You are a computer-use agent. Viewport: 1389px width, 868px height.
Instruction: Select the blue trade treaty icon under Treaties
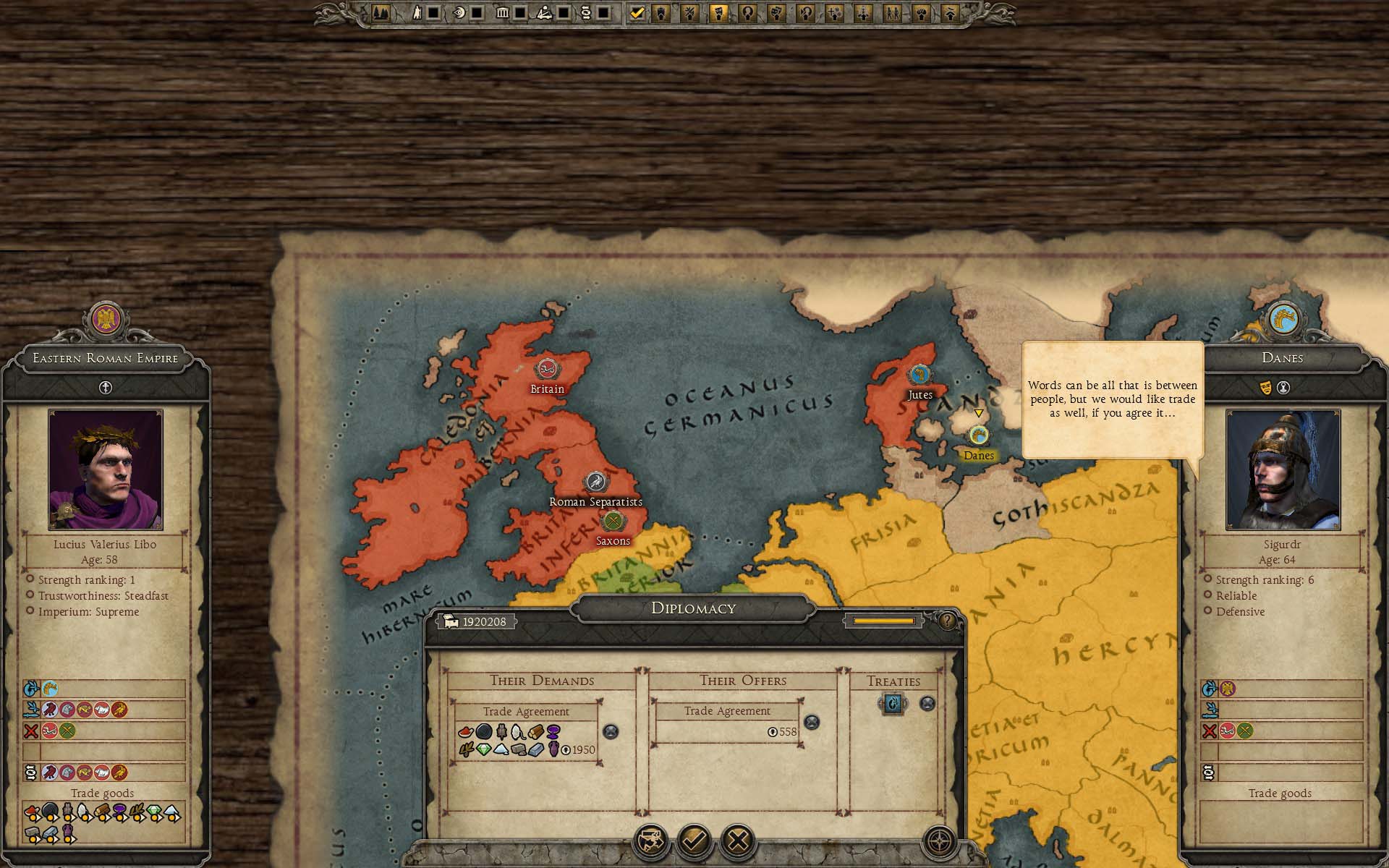click(x=893, y=703)
